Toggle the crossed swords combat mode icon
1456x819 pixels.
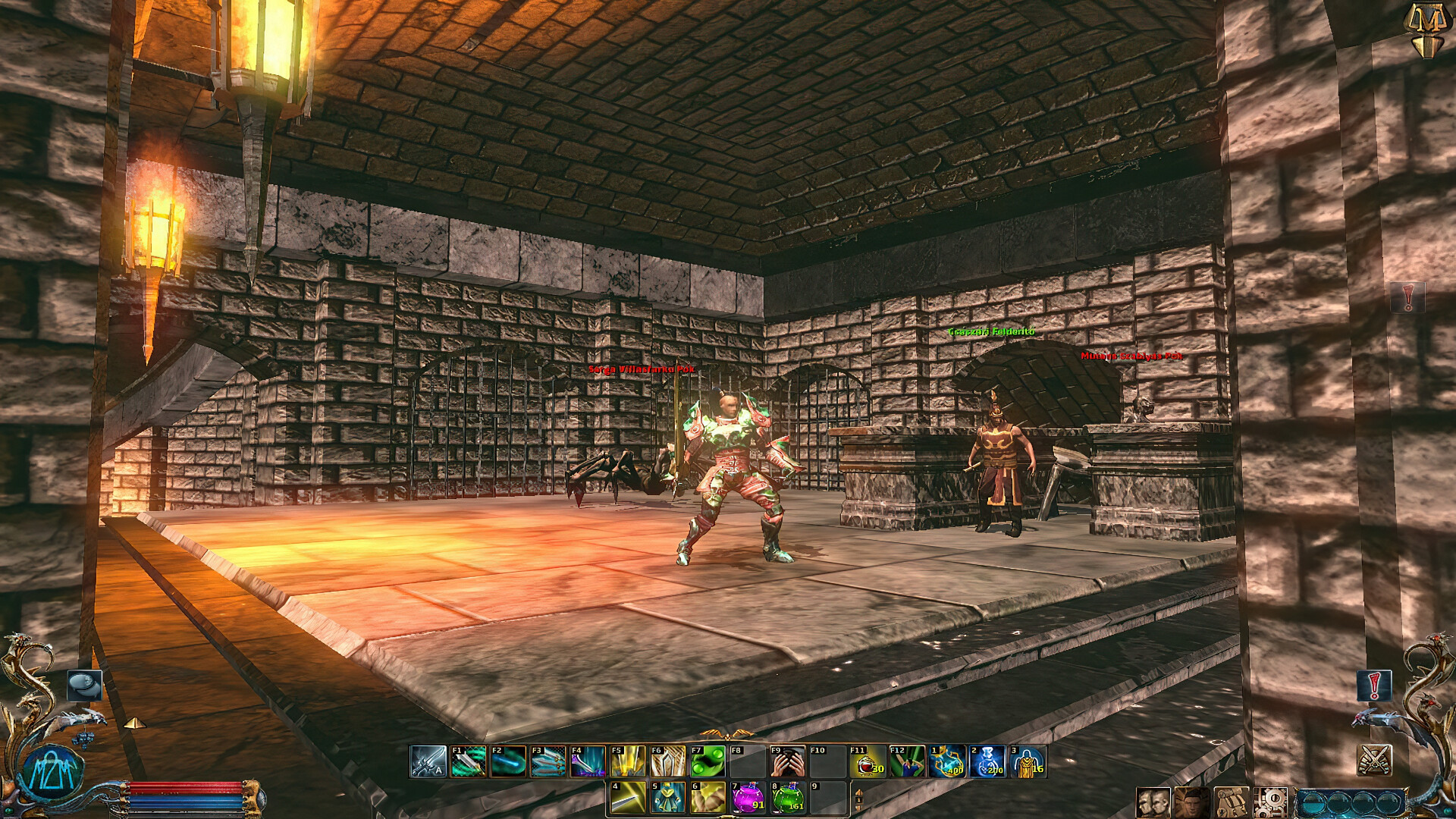pyautogui.click(x=1373, y=760)
